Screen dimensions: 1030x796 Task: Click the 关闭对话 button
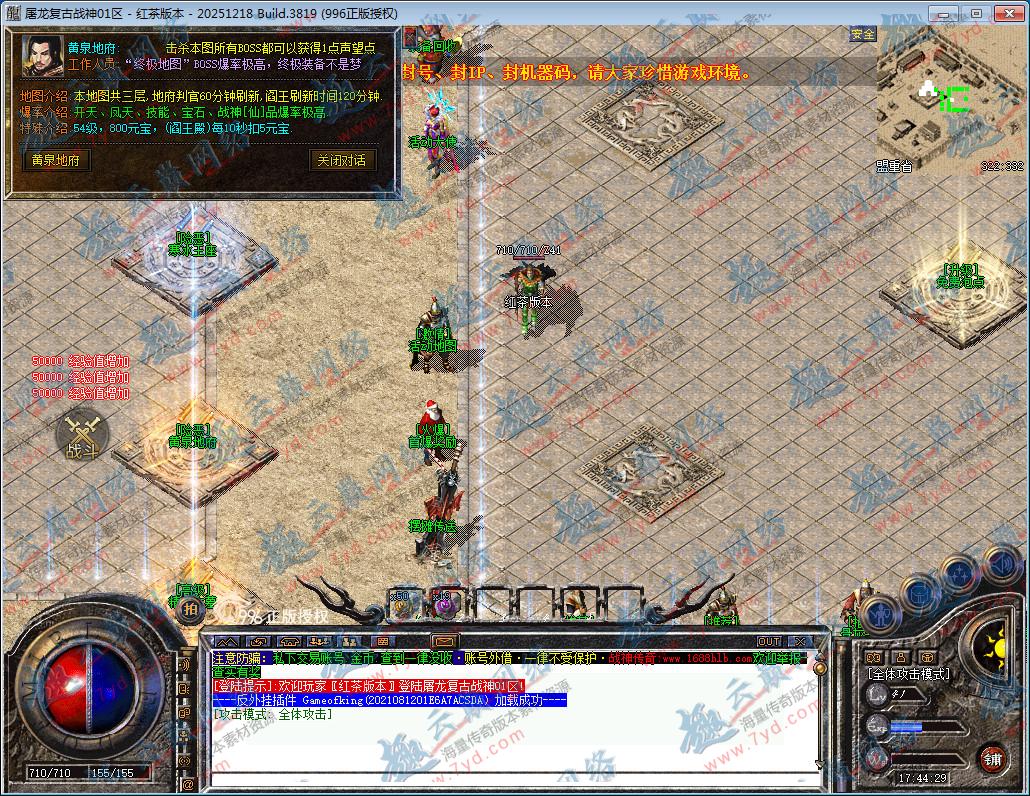point(341,160)
